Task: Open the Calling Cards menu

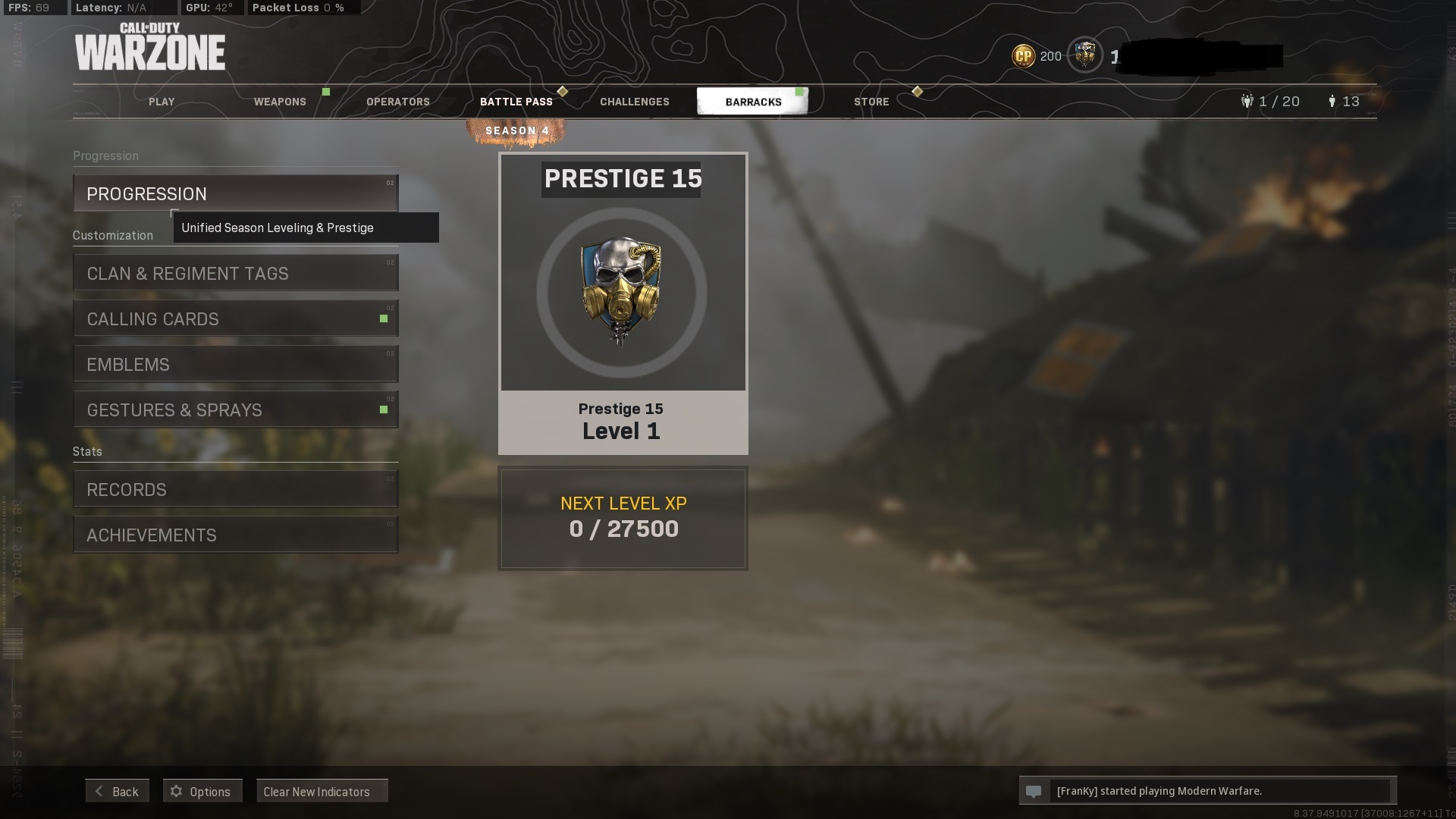Action: click(x=235, y=318)
